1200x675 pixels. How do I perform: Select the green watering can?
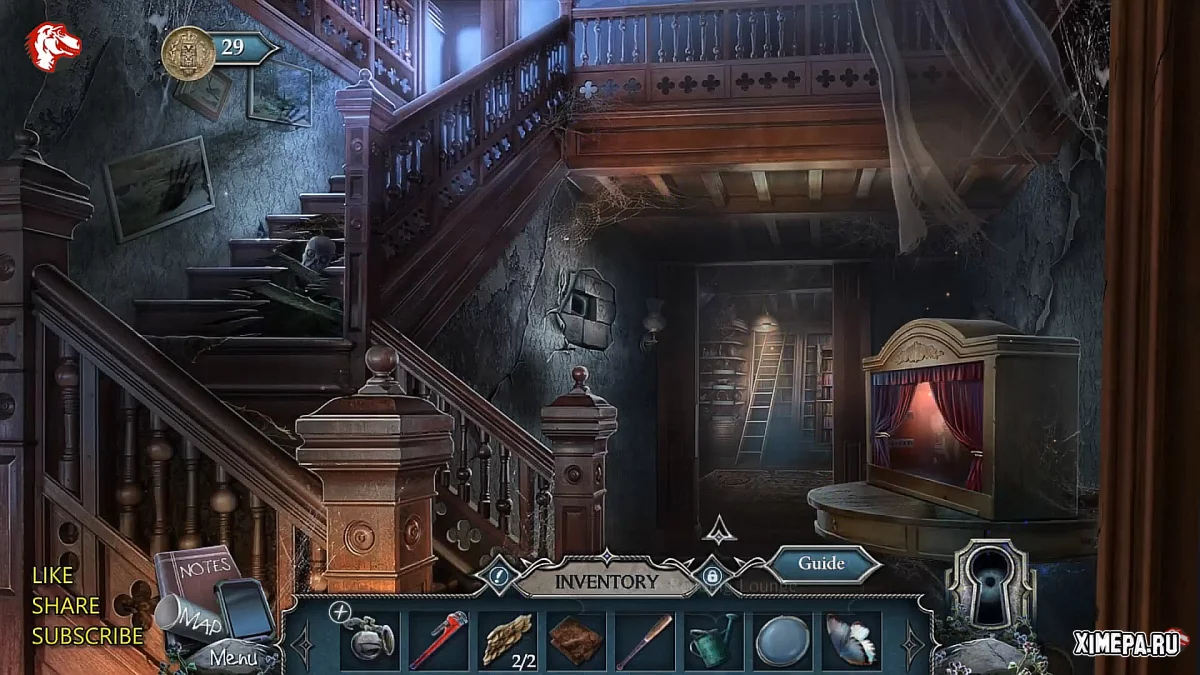tap(713, 639)
